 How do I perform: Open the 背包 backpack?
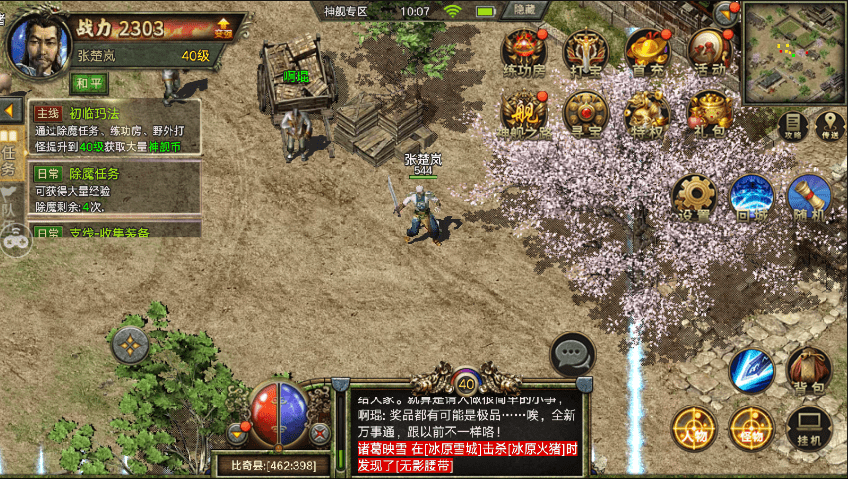(808, 369)
